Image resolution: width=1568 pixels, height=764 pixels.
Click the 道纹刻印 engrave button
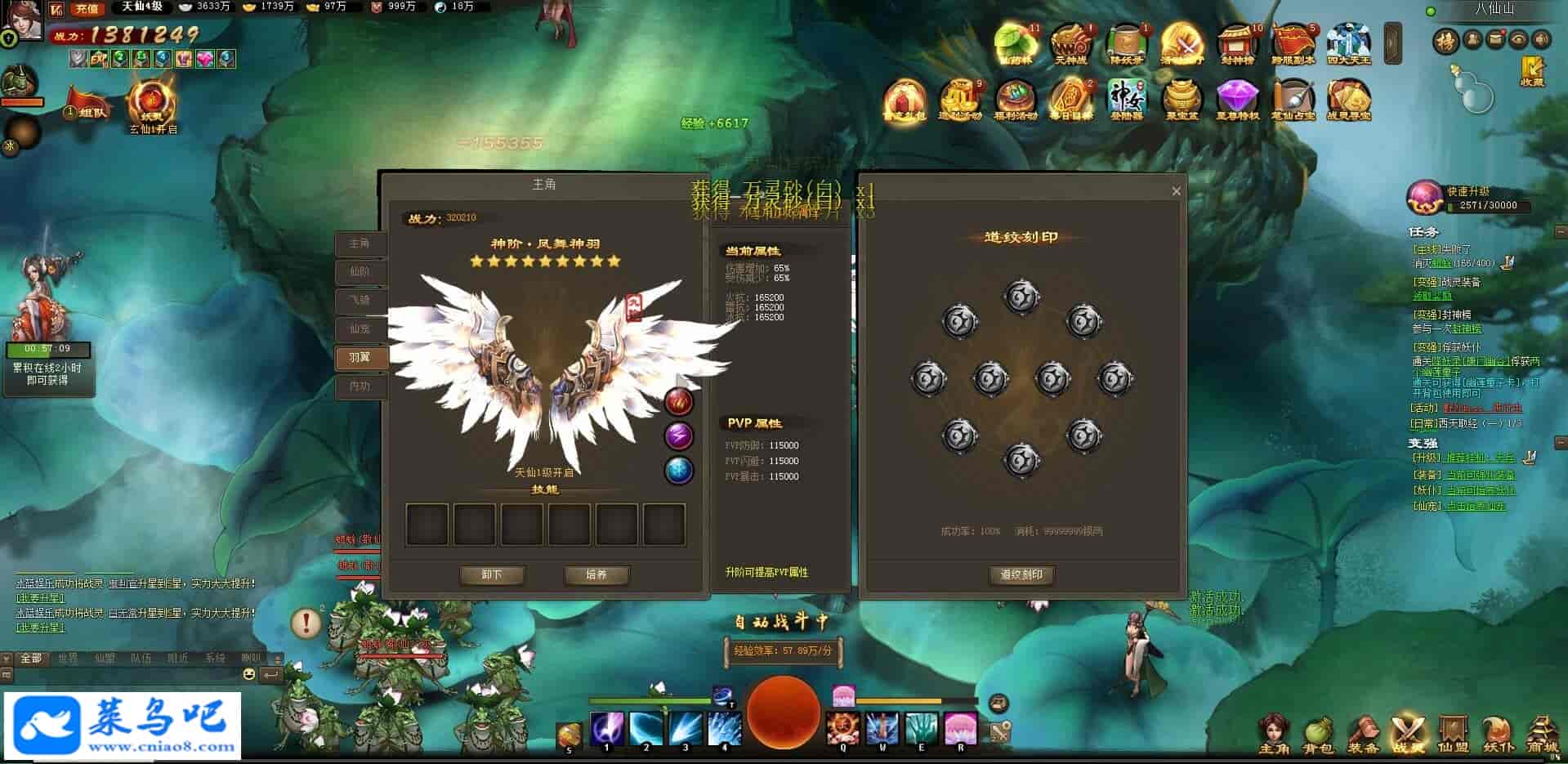(1021, 574)
